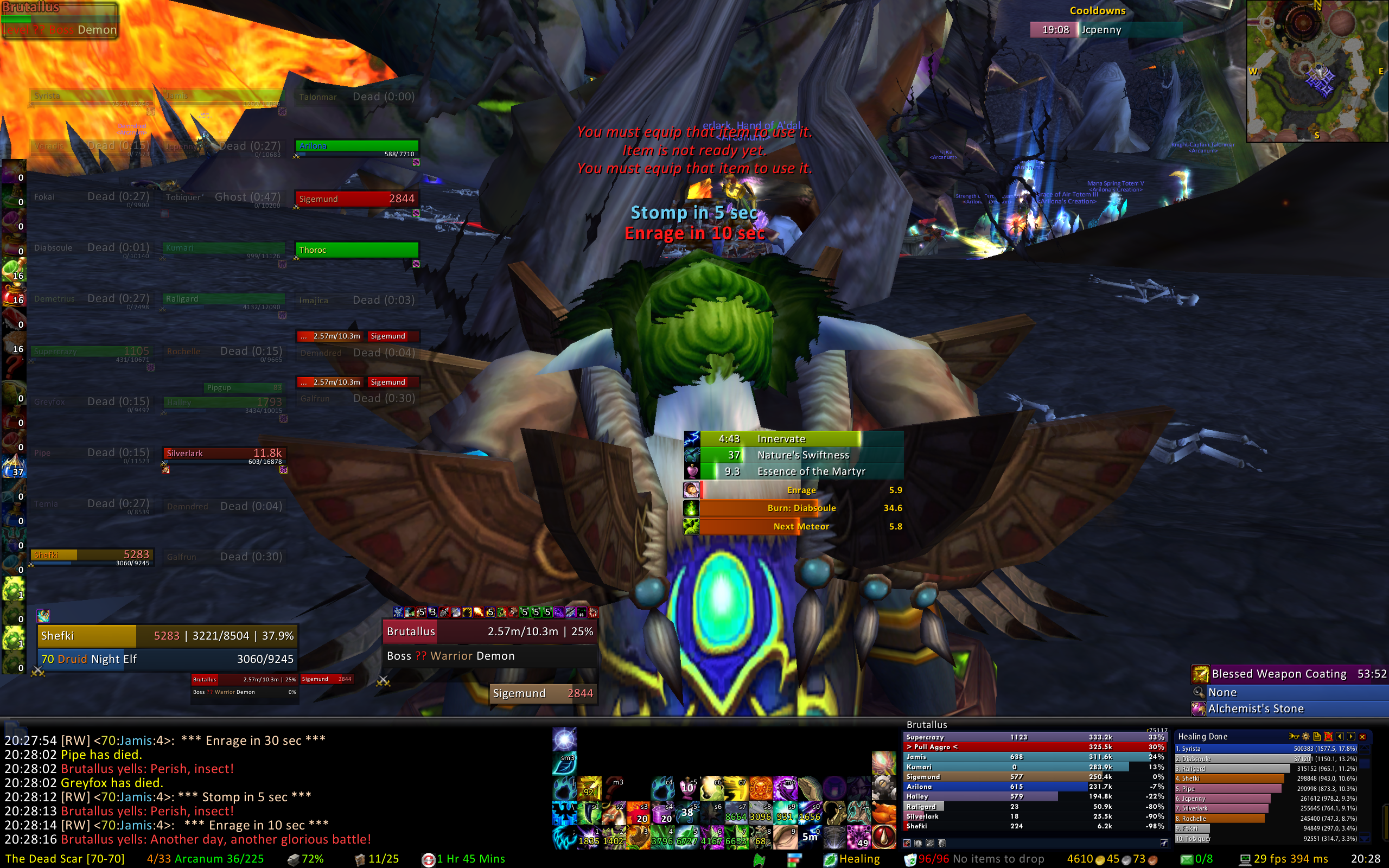Open the Healing Done gear settings
The image size is (1389, 868).
point(1306,737)
